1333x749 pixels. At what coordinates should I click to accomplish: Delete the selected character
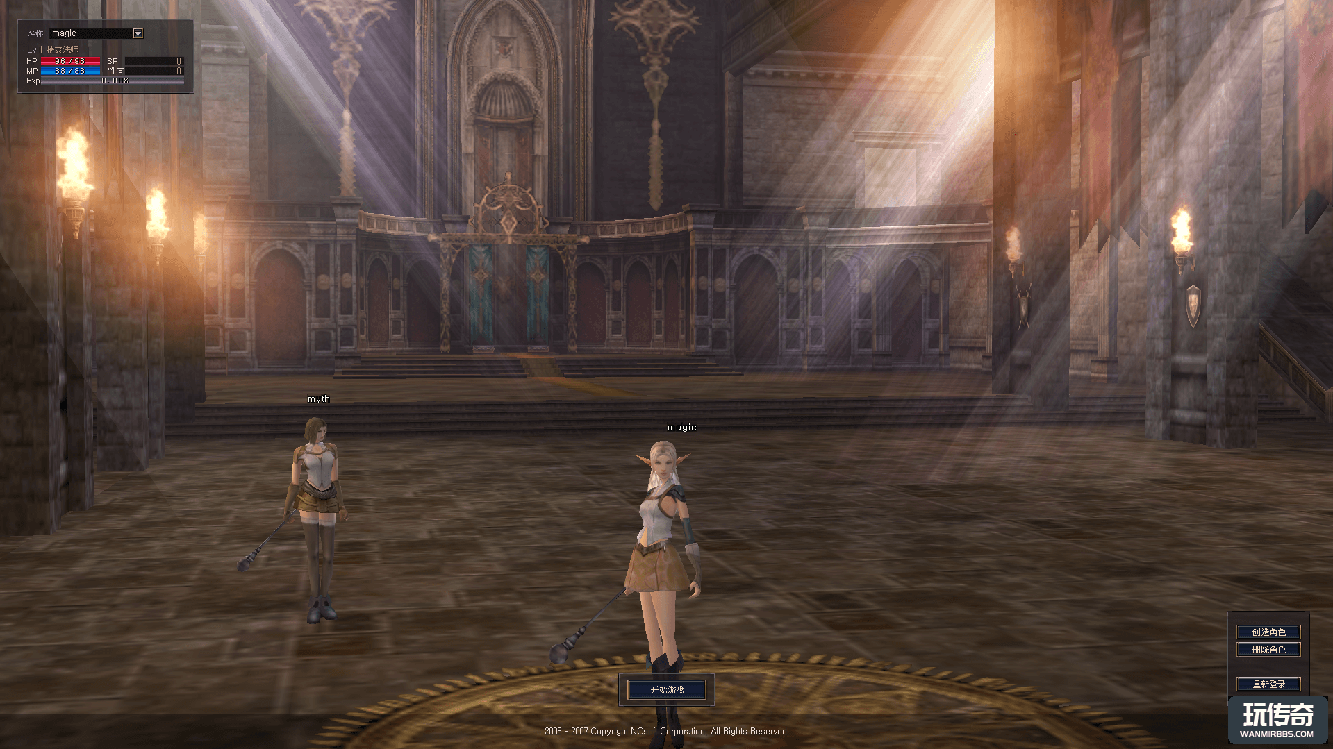tap(1268, 650)
